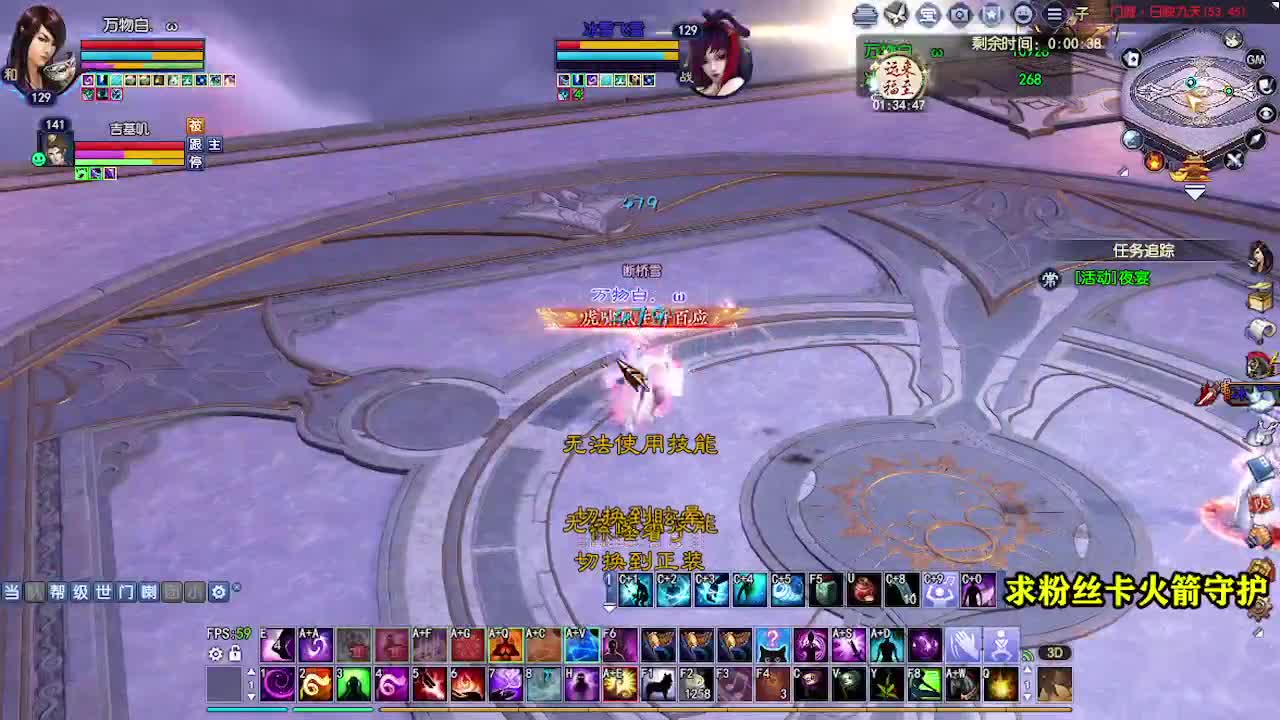Open the hamburger menu in the top toolbar

pos(1053,14)
